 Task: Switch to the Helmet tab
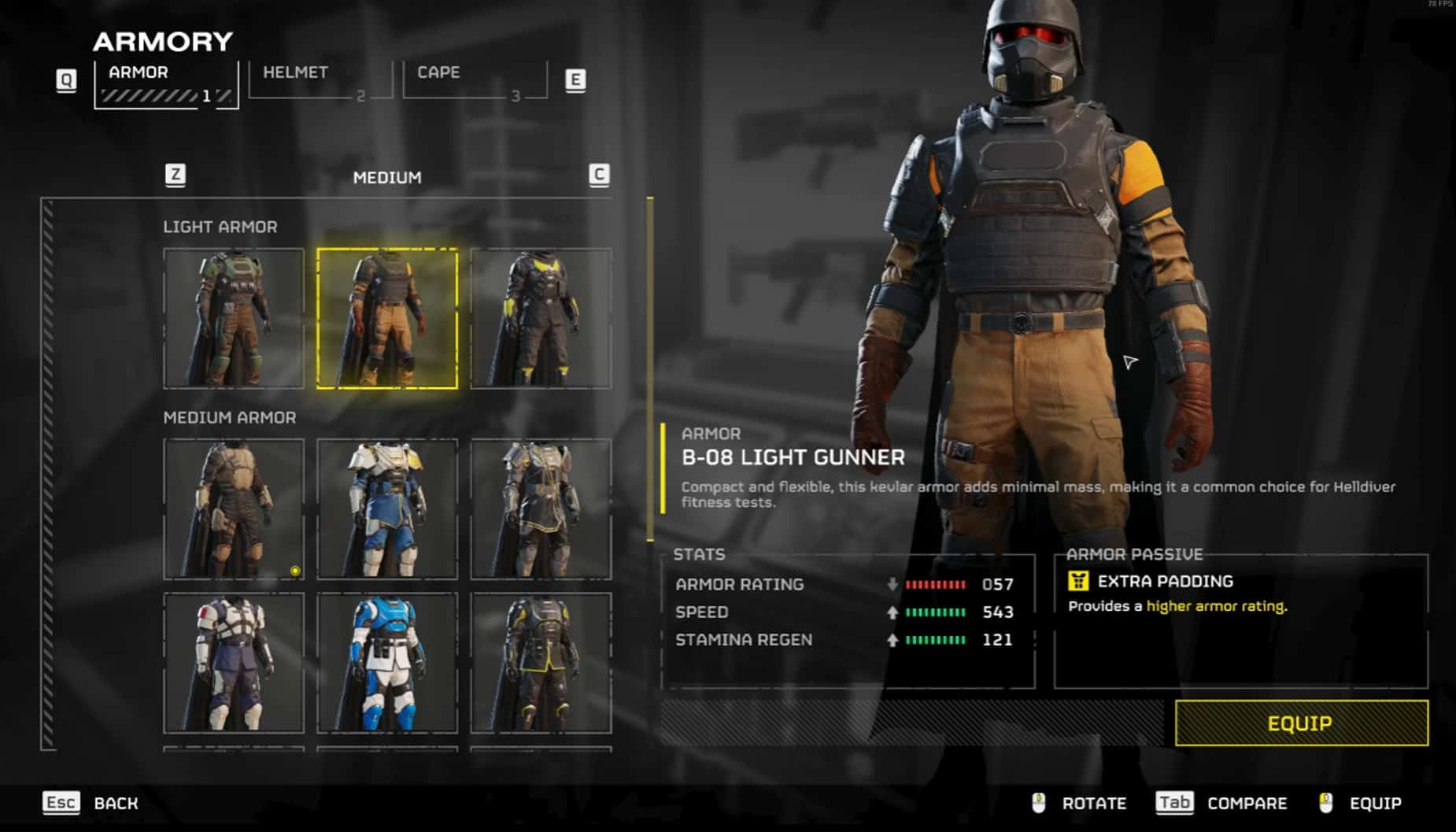(x=319, y=80)
